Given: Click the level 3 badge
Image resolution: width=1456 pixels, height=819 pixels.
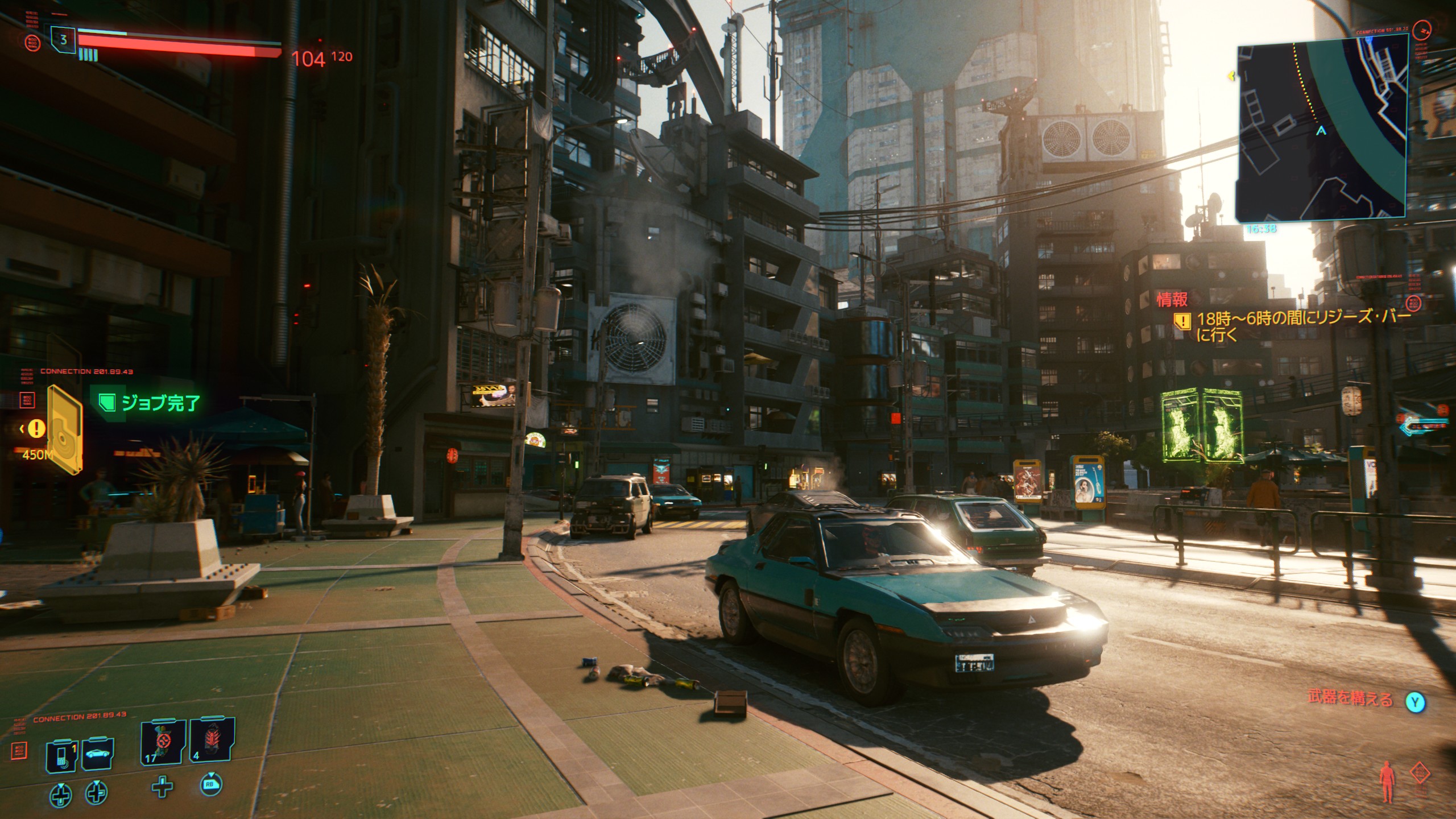Looking at the screenshot, I should (63, 40).
